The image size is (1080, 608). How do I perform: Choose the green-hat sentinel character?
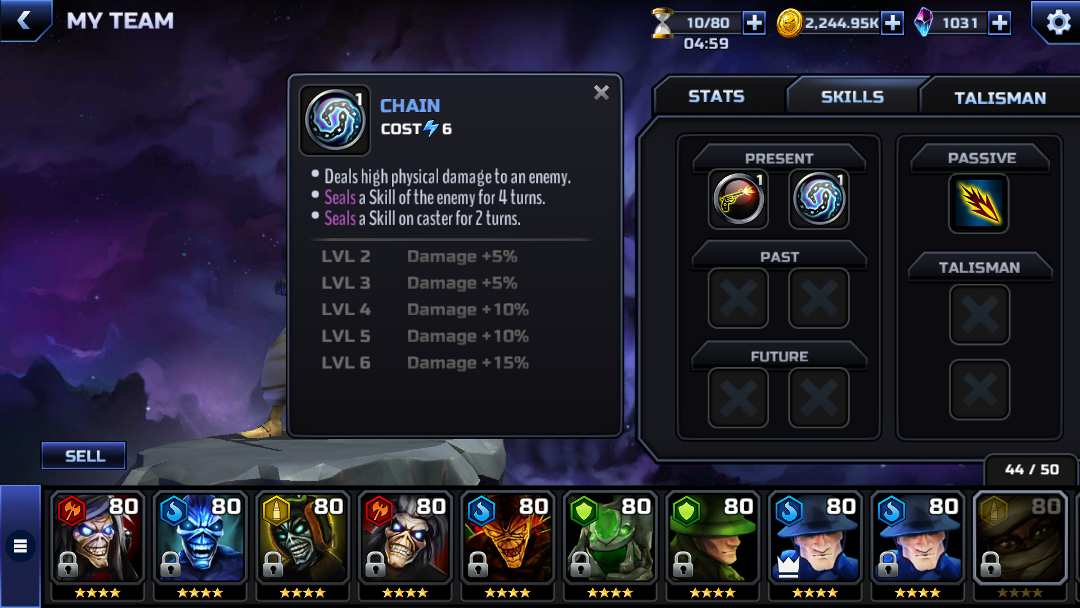click(713, 540)
